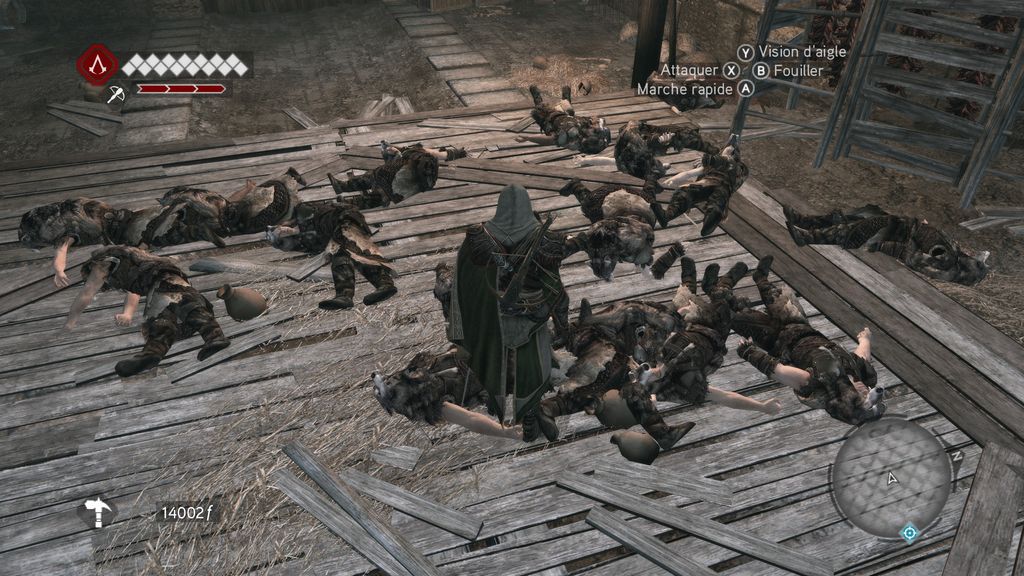Select the equipped crossbow weapon icon
The height and width of the screenshot is (576, 1024).
pos(116,94)
